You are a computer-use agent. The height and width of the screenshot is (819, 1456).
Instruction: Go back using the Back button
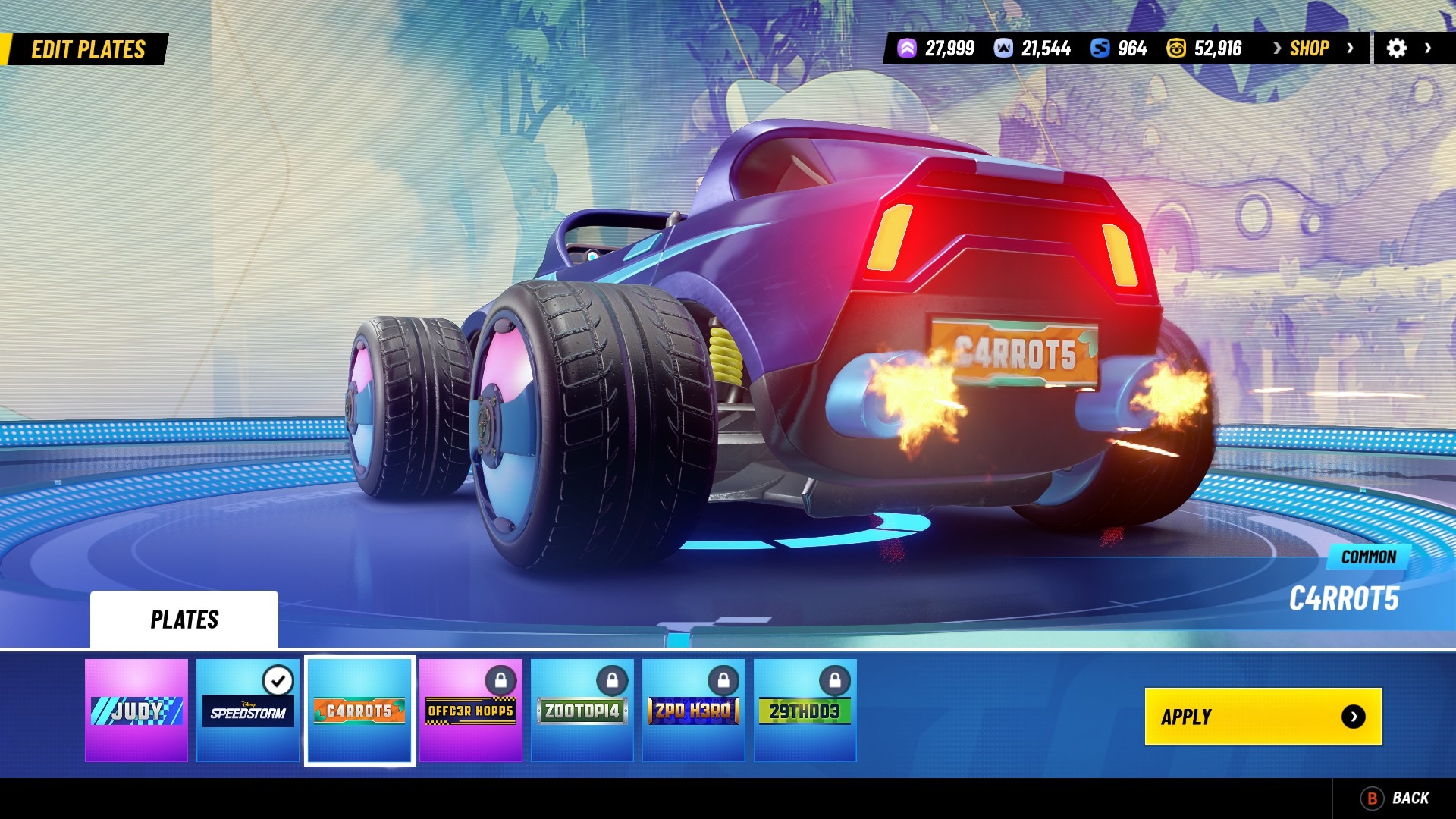1396,798
